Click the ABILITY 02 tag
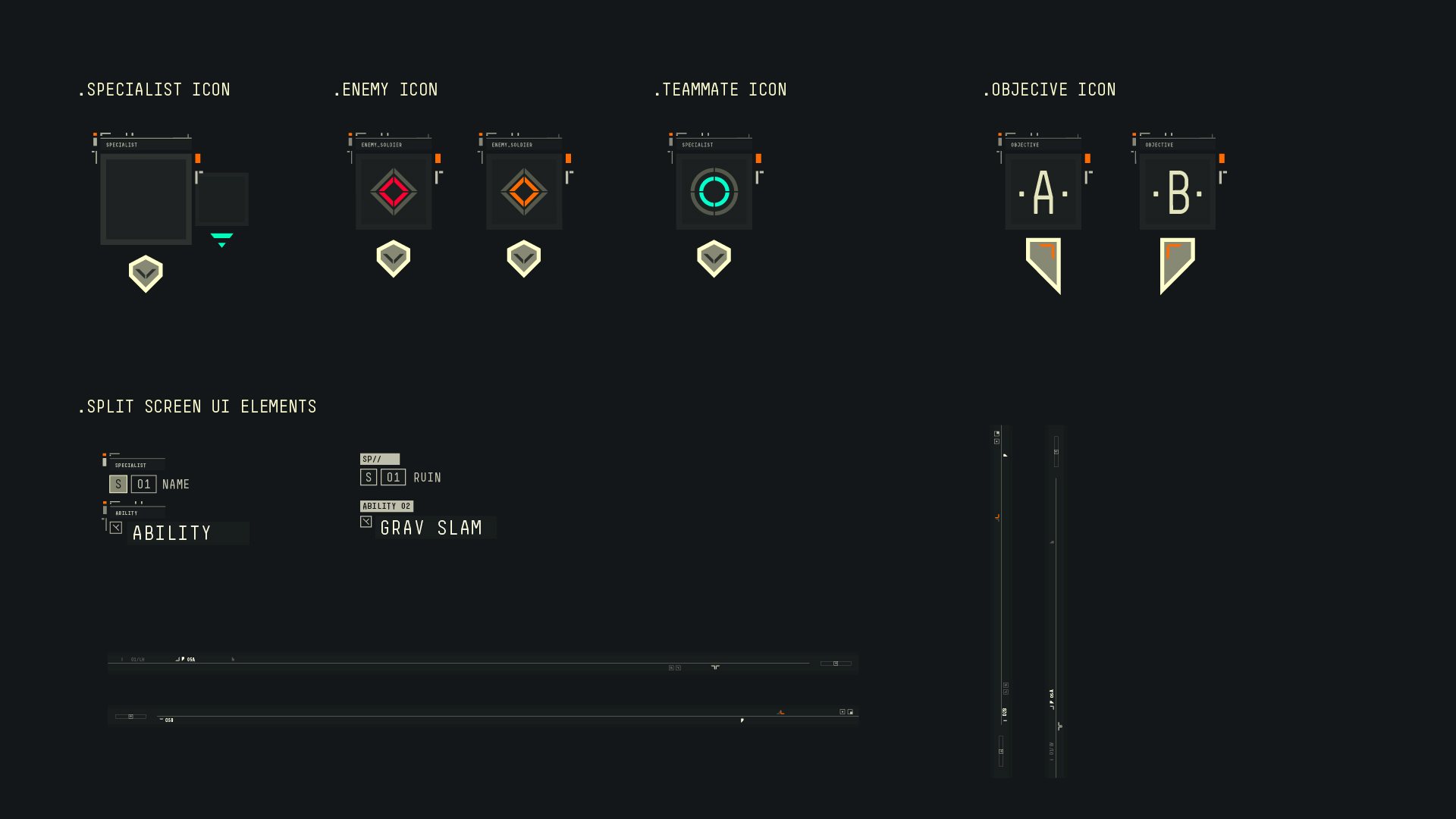 387,506
